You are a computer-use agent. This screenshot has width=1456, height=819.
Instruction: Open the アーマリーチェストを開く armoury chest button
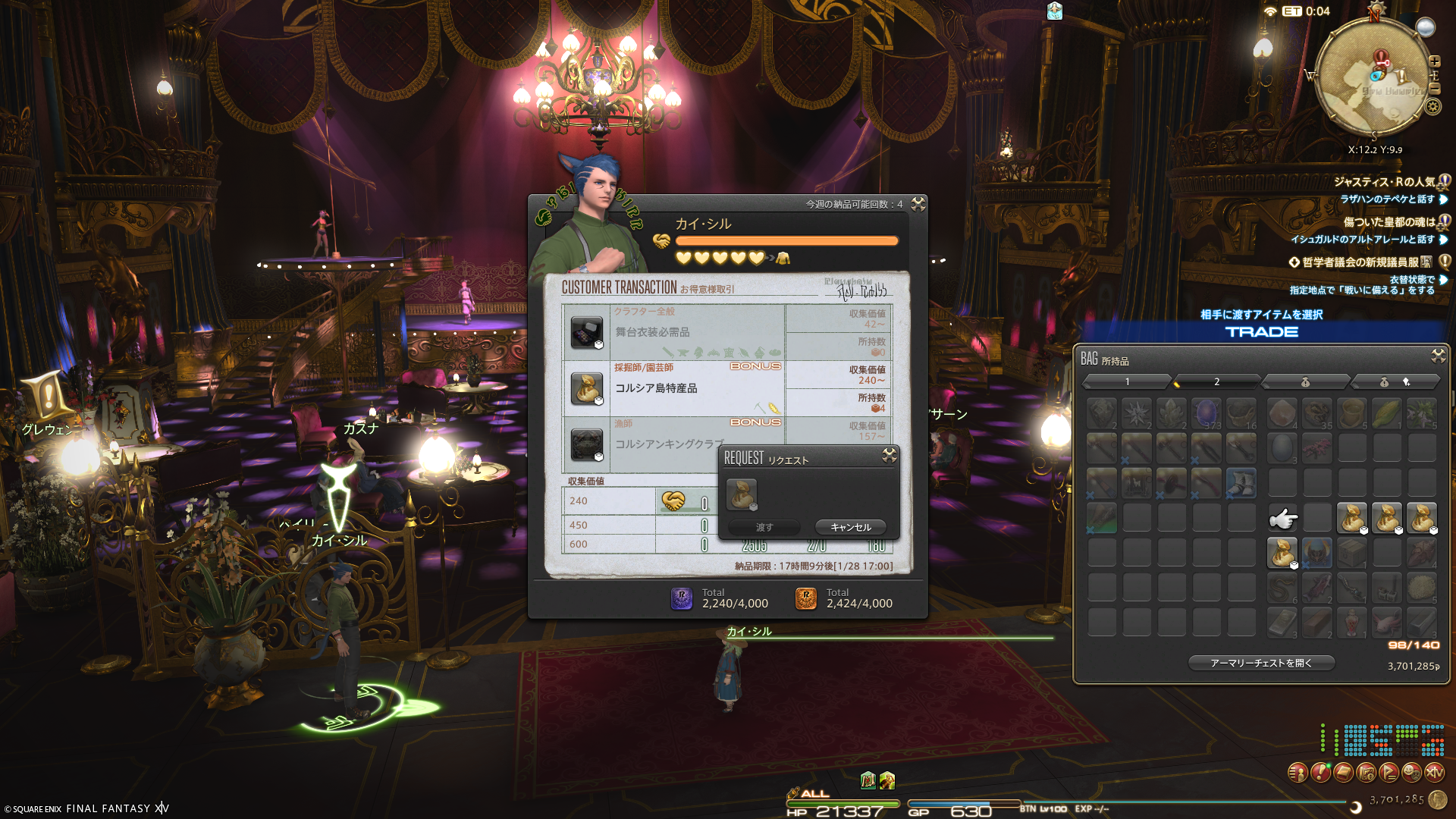tap(1260, 663)
